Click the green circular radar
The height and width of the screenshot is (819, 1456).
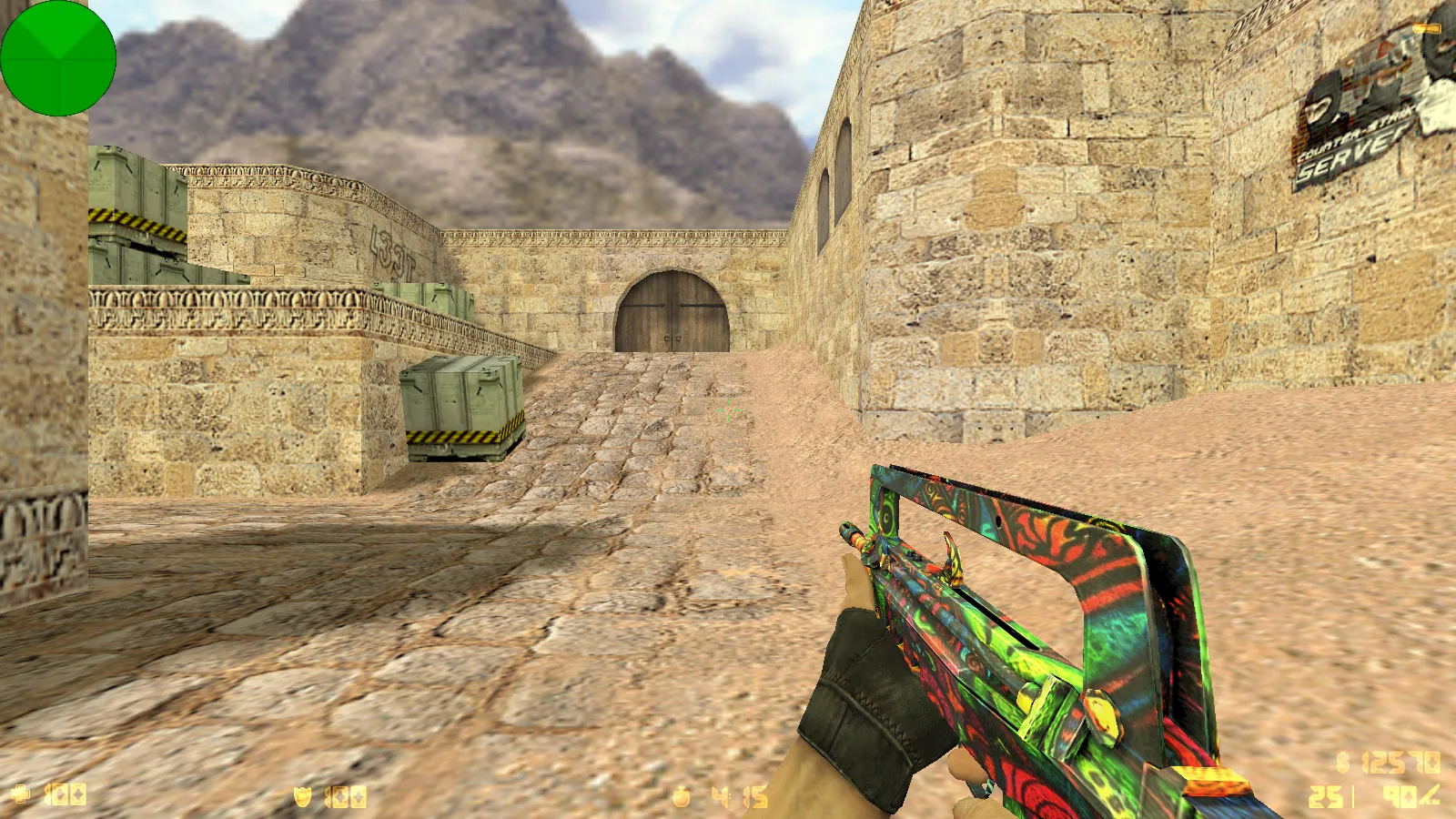(x=58, y=58)
